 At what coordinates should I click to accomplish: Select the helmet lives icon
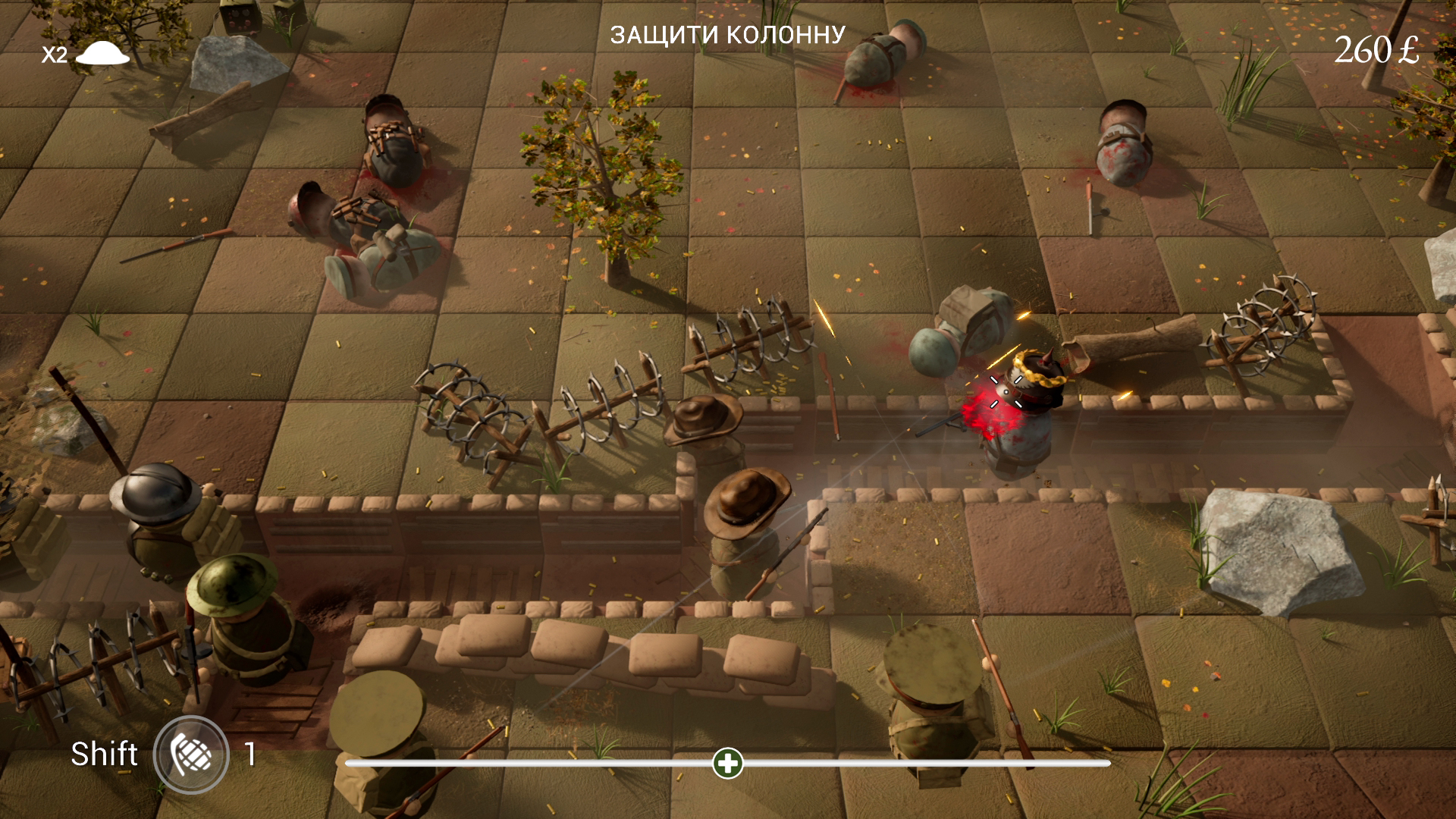pyautogui.click(x=103, y=53)
